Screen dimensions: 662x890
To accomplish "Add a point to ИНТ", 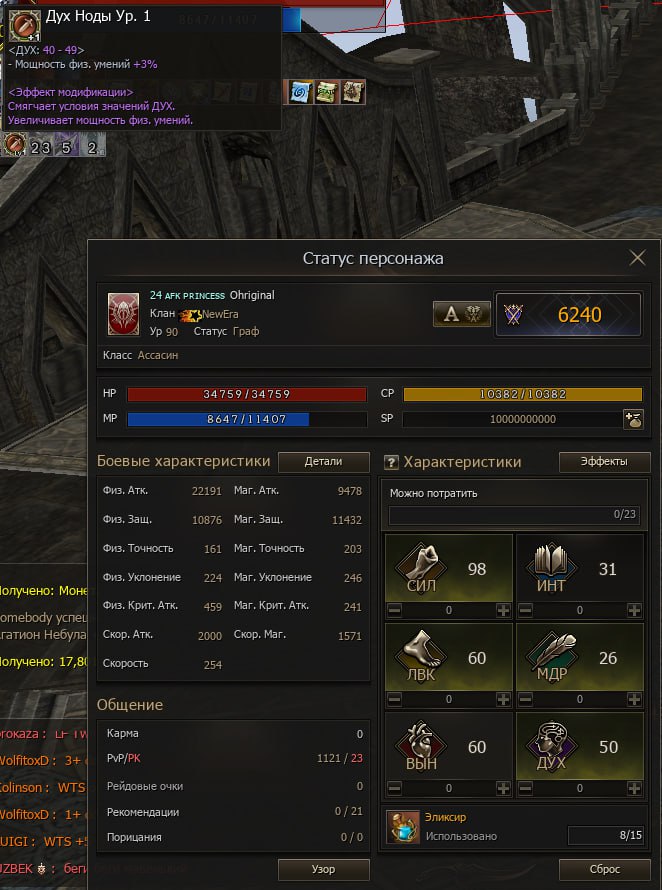I will 634,610.
